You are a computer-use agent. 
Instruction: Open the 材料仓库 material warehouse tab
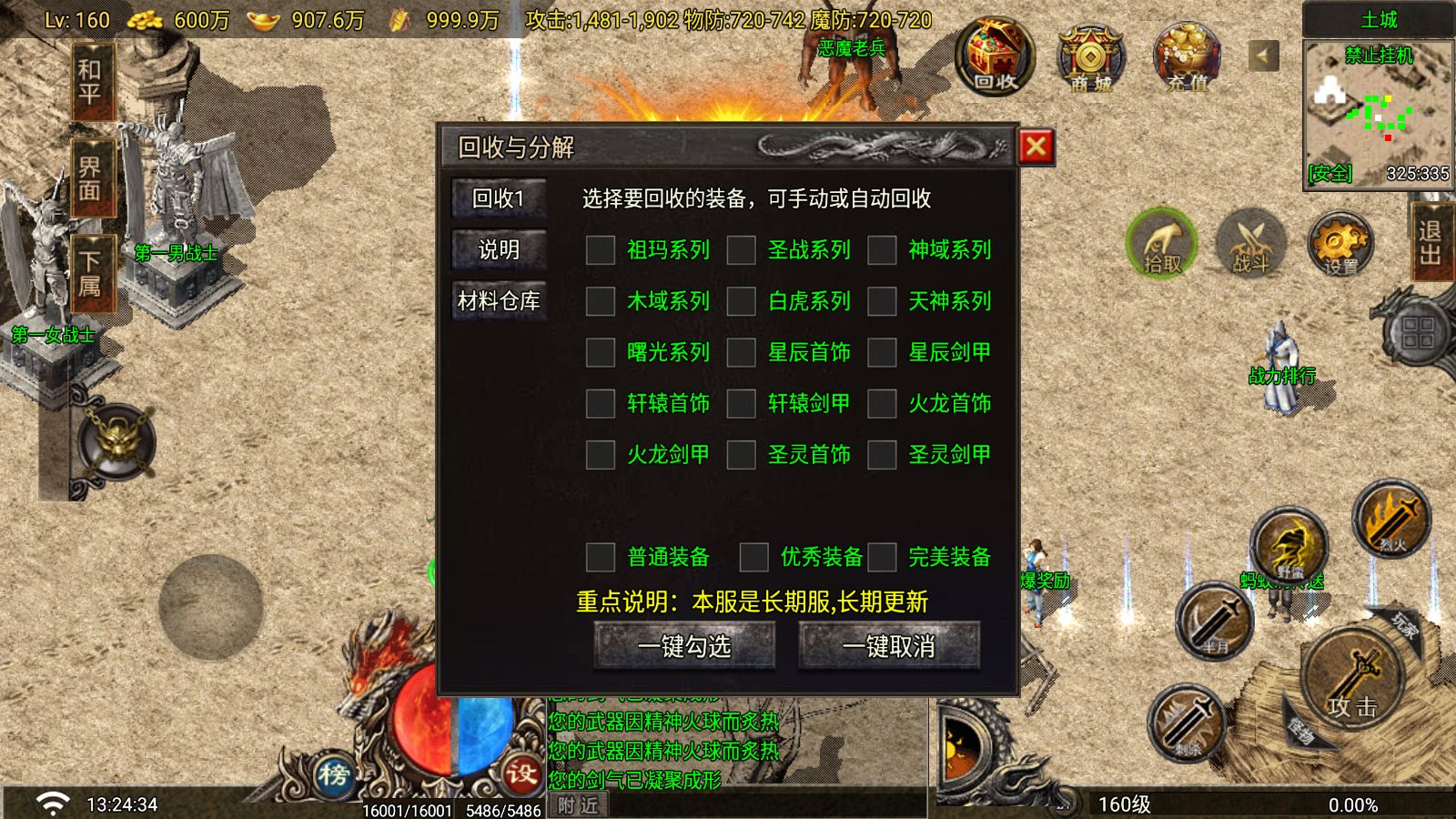coord(499,301)
